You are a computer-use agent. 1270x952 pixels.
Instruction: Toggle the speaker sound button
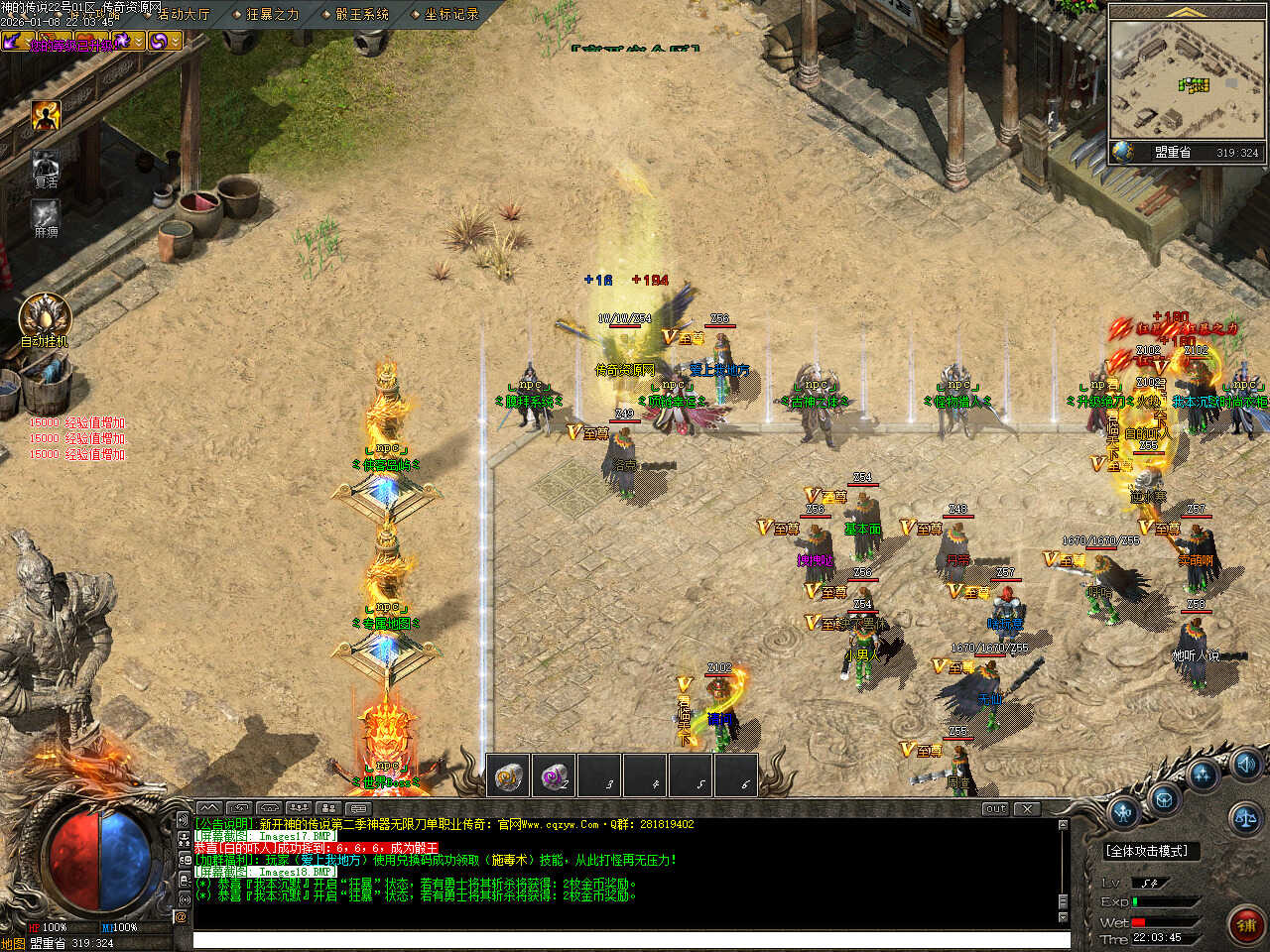tap(1246, 763)
